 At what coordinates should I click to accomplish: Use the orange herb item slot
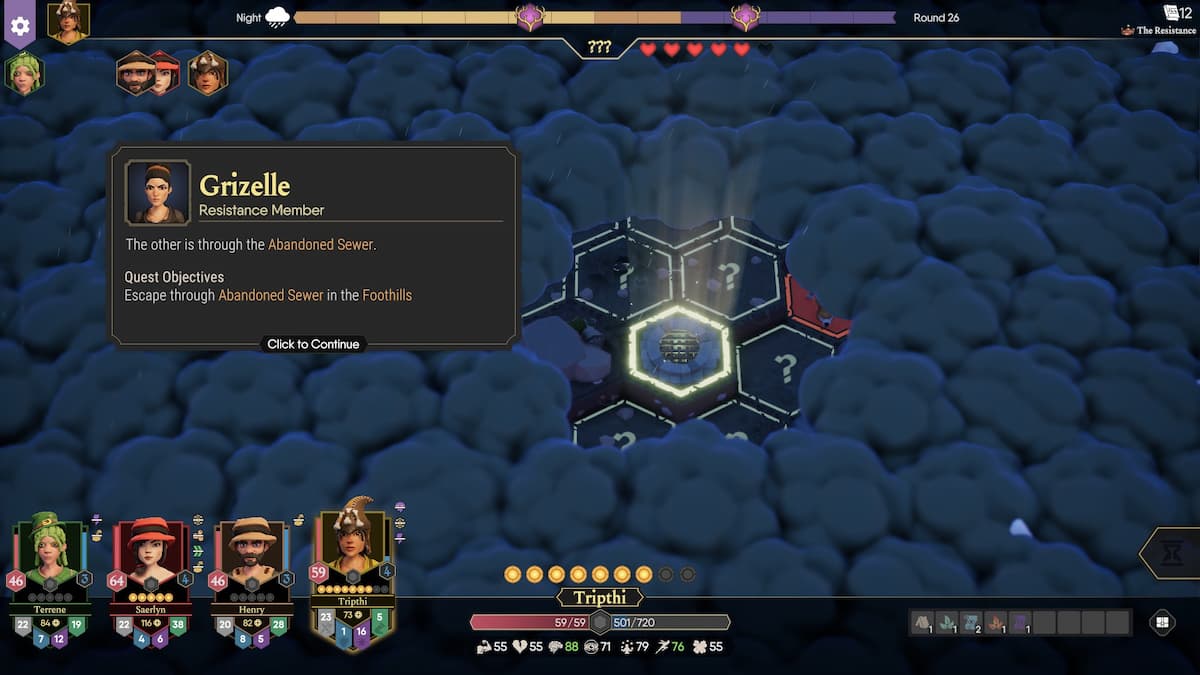[995, 622]
